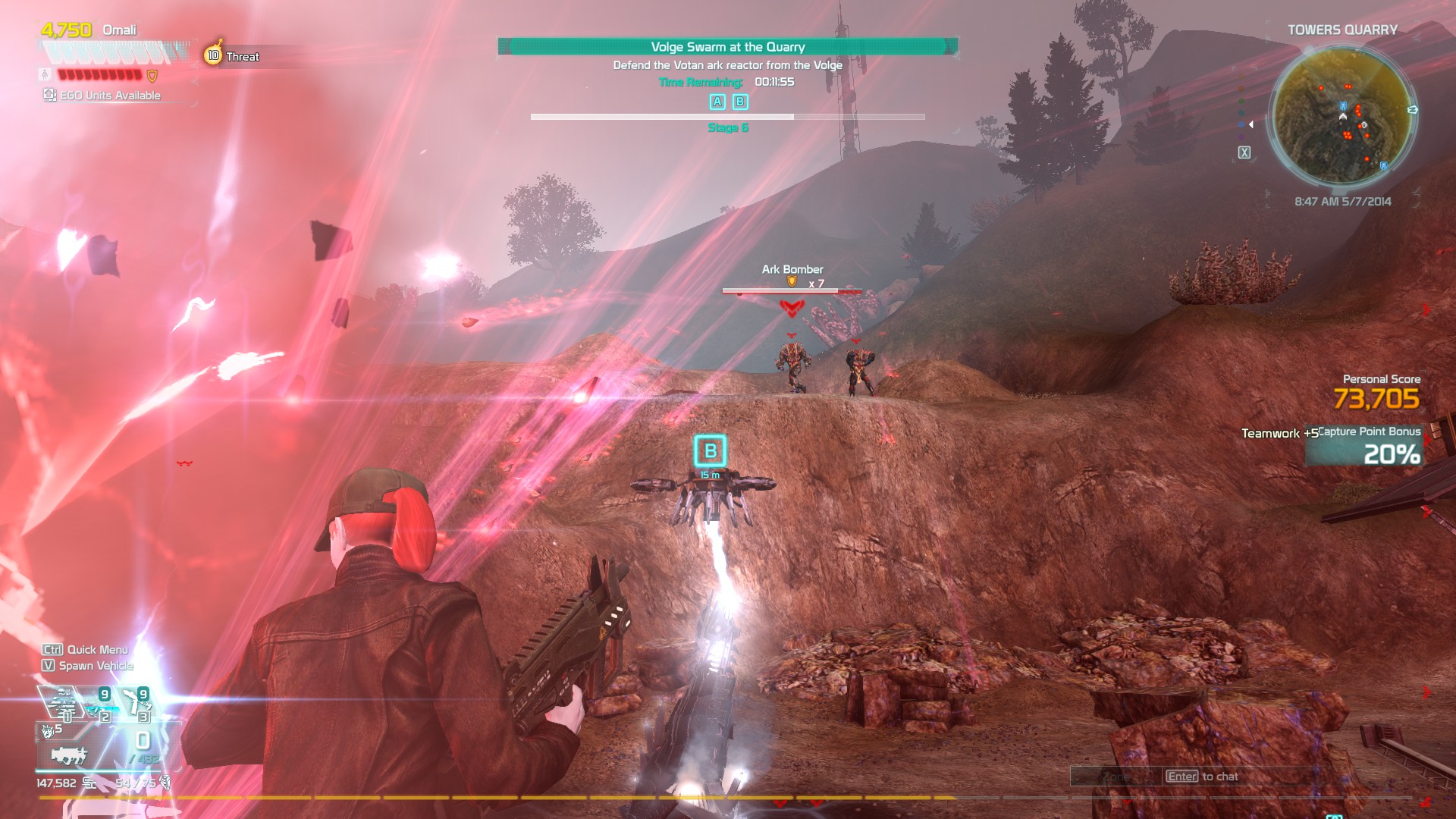The image size is (1456, 819).
Task: Click the Volge Swarm at the Quarry tracker
Action: [x=727, y=47]
